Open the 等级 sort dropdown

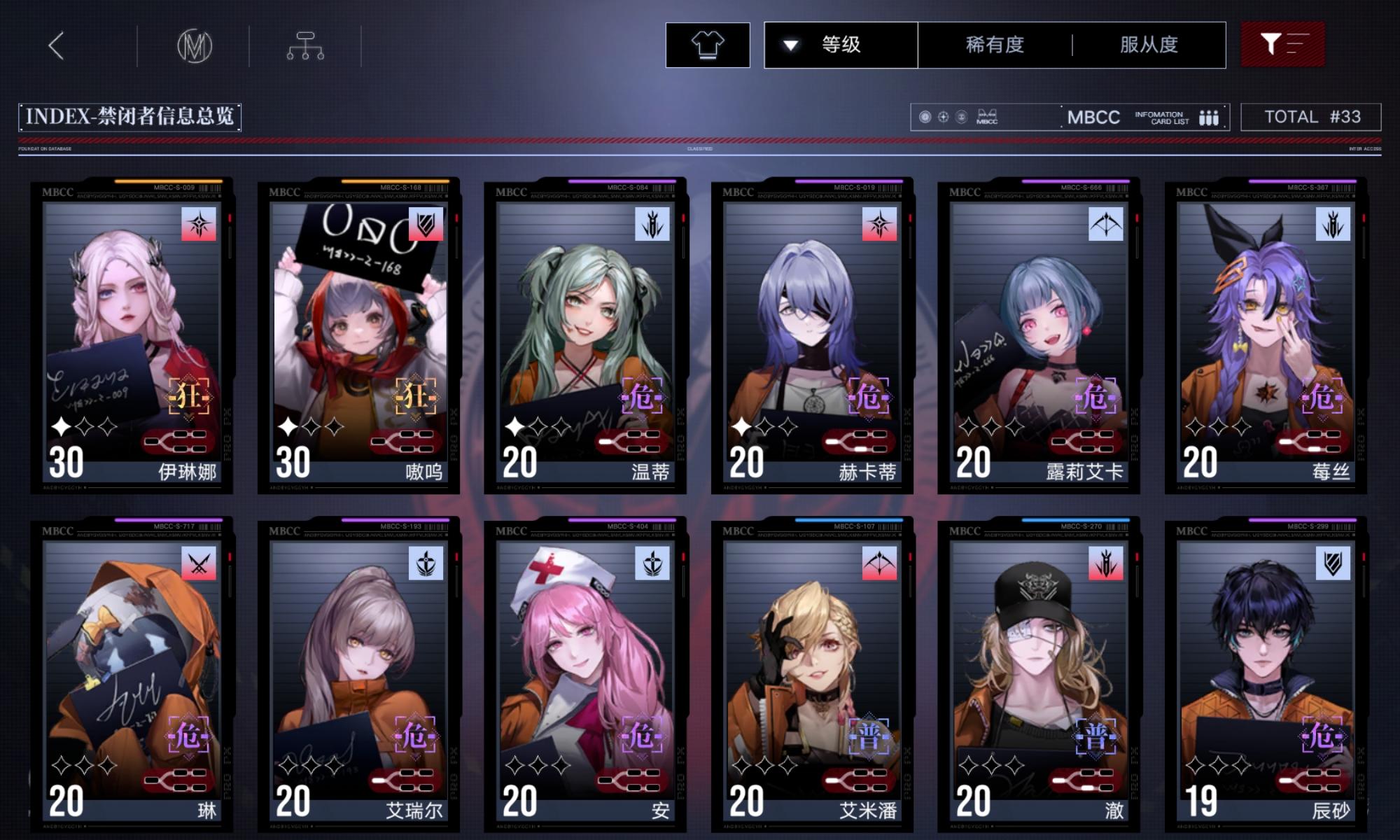pos(840,44)
